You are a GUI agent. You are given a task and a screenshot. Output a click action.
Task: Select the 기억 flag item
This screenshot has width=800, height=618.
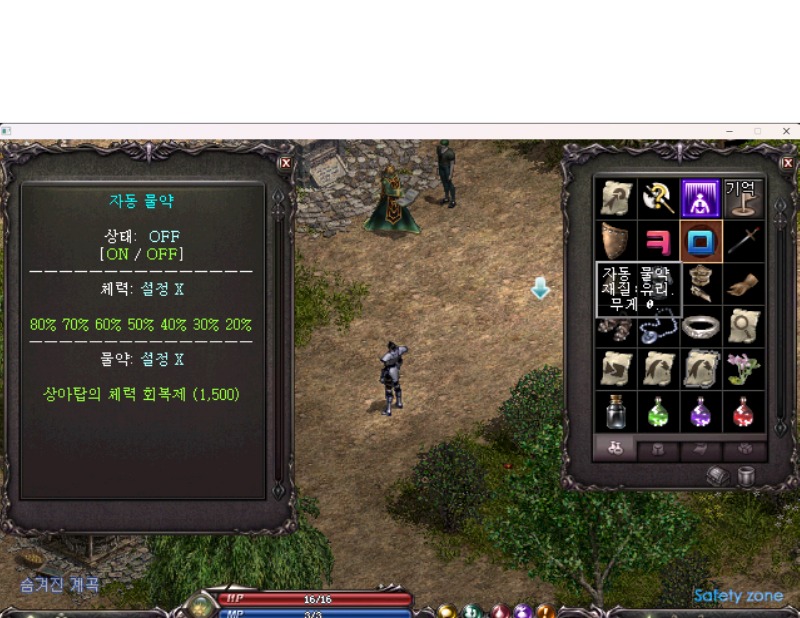(x=743, y=198)
